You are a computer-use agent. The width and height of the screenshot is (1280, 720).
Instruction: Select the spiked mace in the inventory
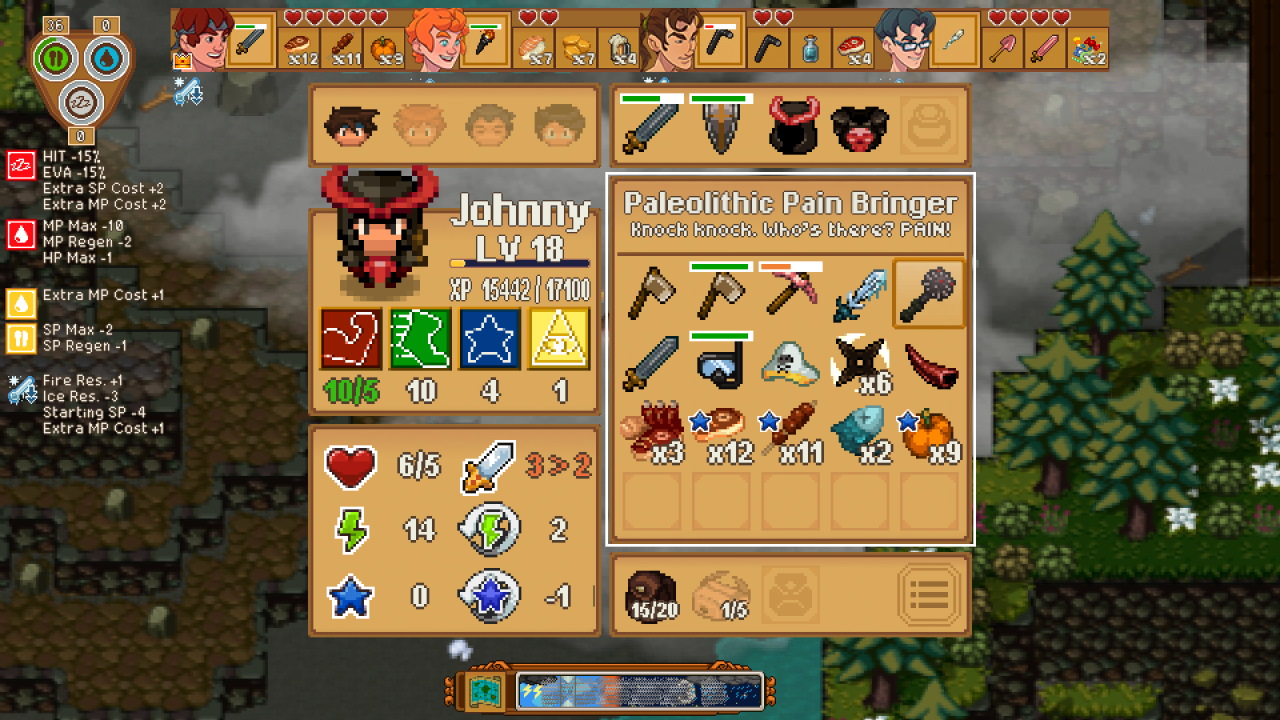(x=928, y=293)
